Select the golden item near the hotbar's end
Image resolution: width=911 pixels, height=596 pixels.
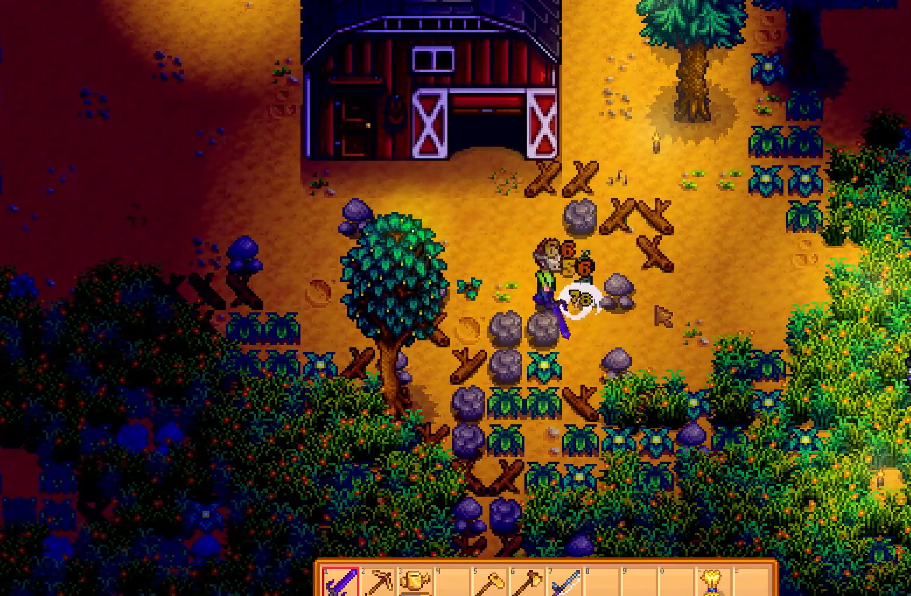(x=711, y=581)
